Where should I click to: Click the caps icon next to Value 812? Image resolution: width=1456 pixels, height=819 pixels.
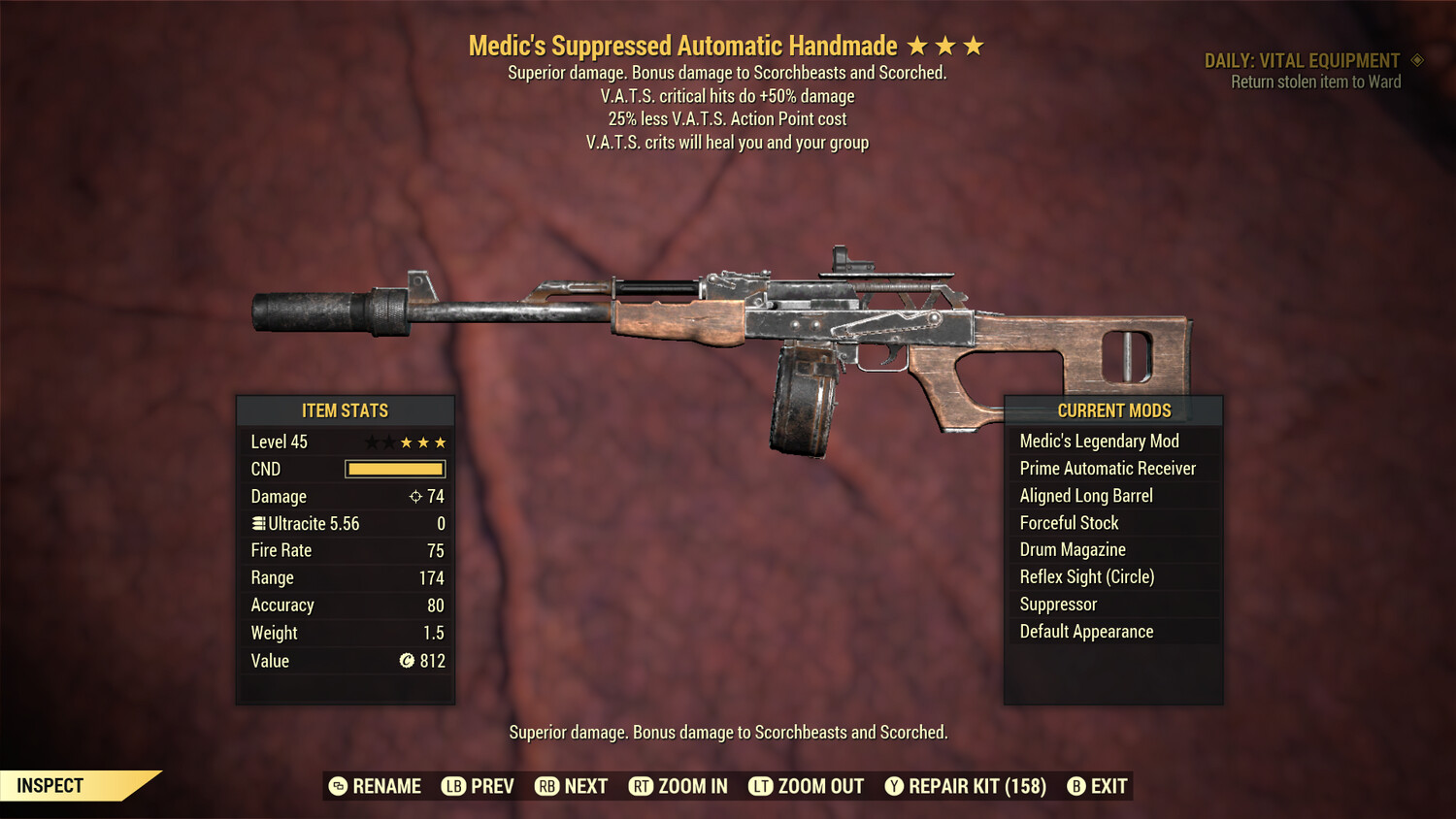(x=408, y=661)
